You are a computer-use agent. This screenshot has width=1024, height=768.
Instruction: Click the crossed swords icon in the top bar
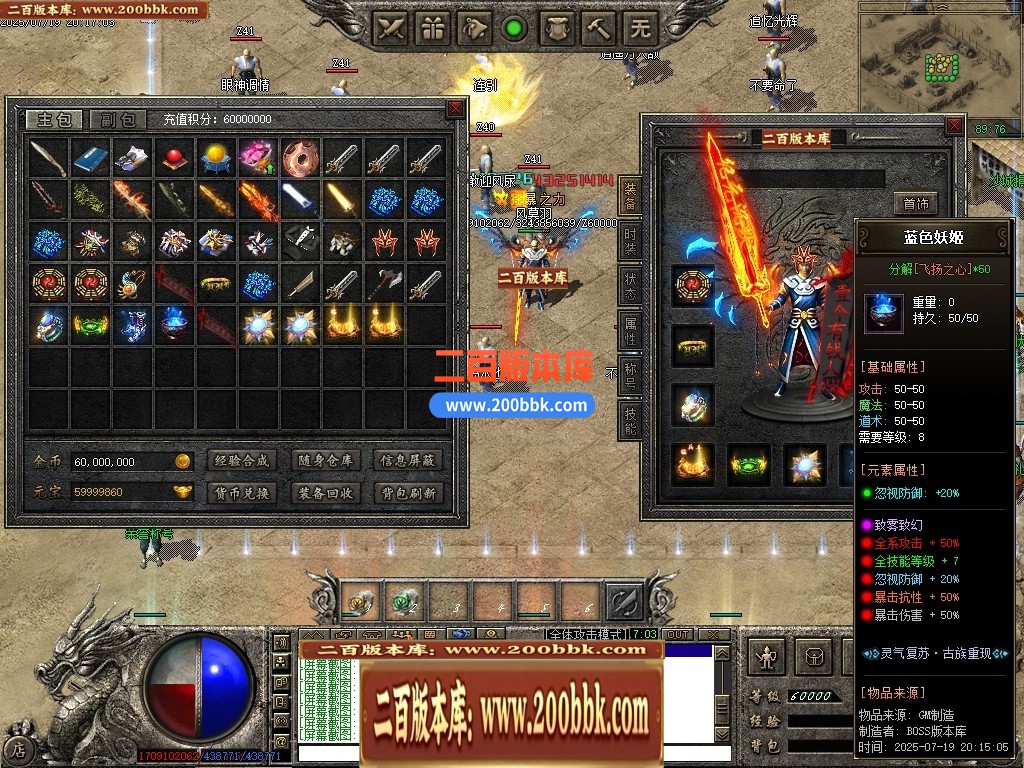pos(391,28)
